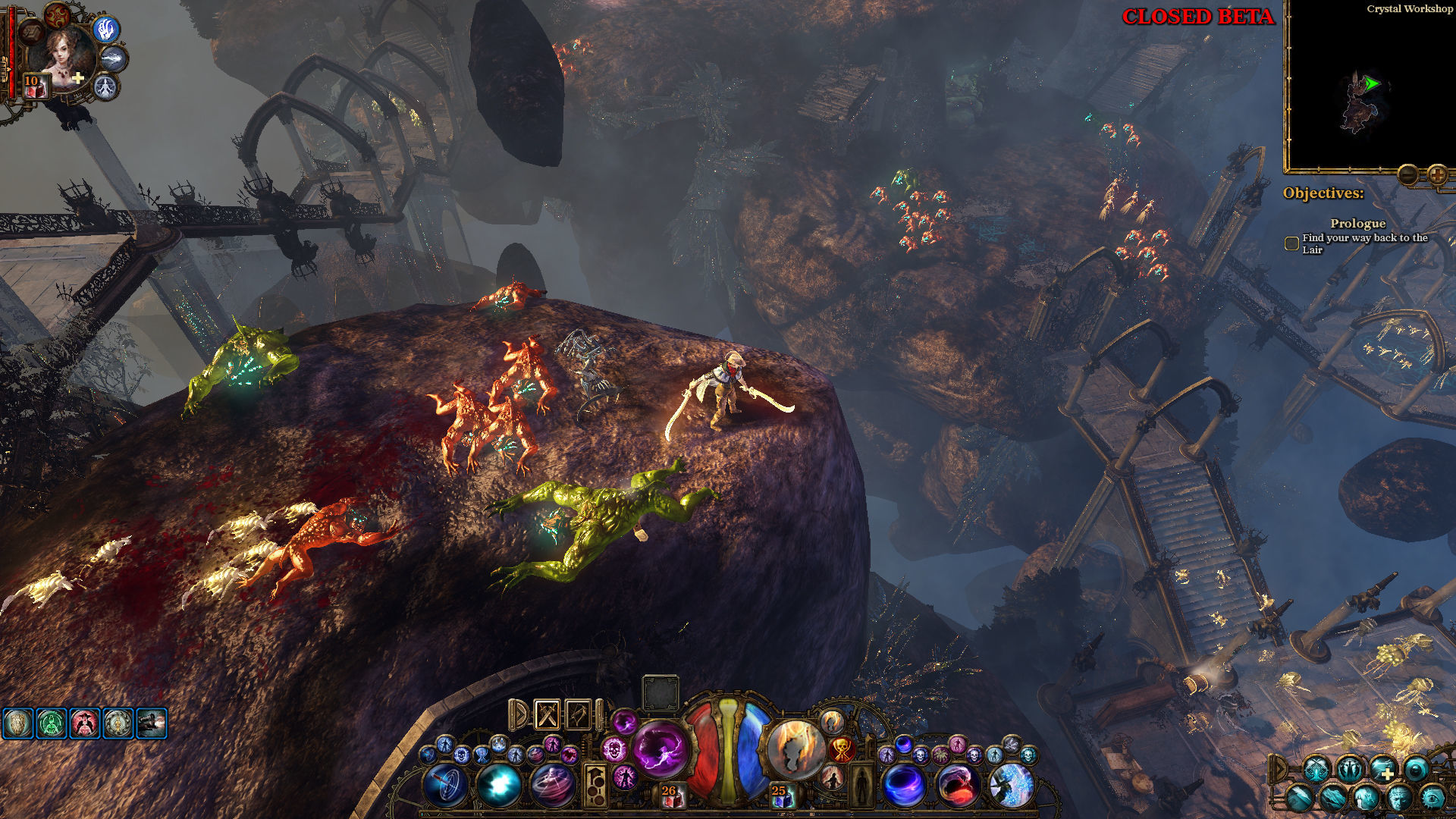Image resolution: width=1456 pixels, height=819 pixels.
Task: Activate the glowing cyan burst skill
Action: (498, 786)
